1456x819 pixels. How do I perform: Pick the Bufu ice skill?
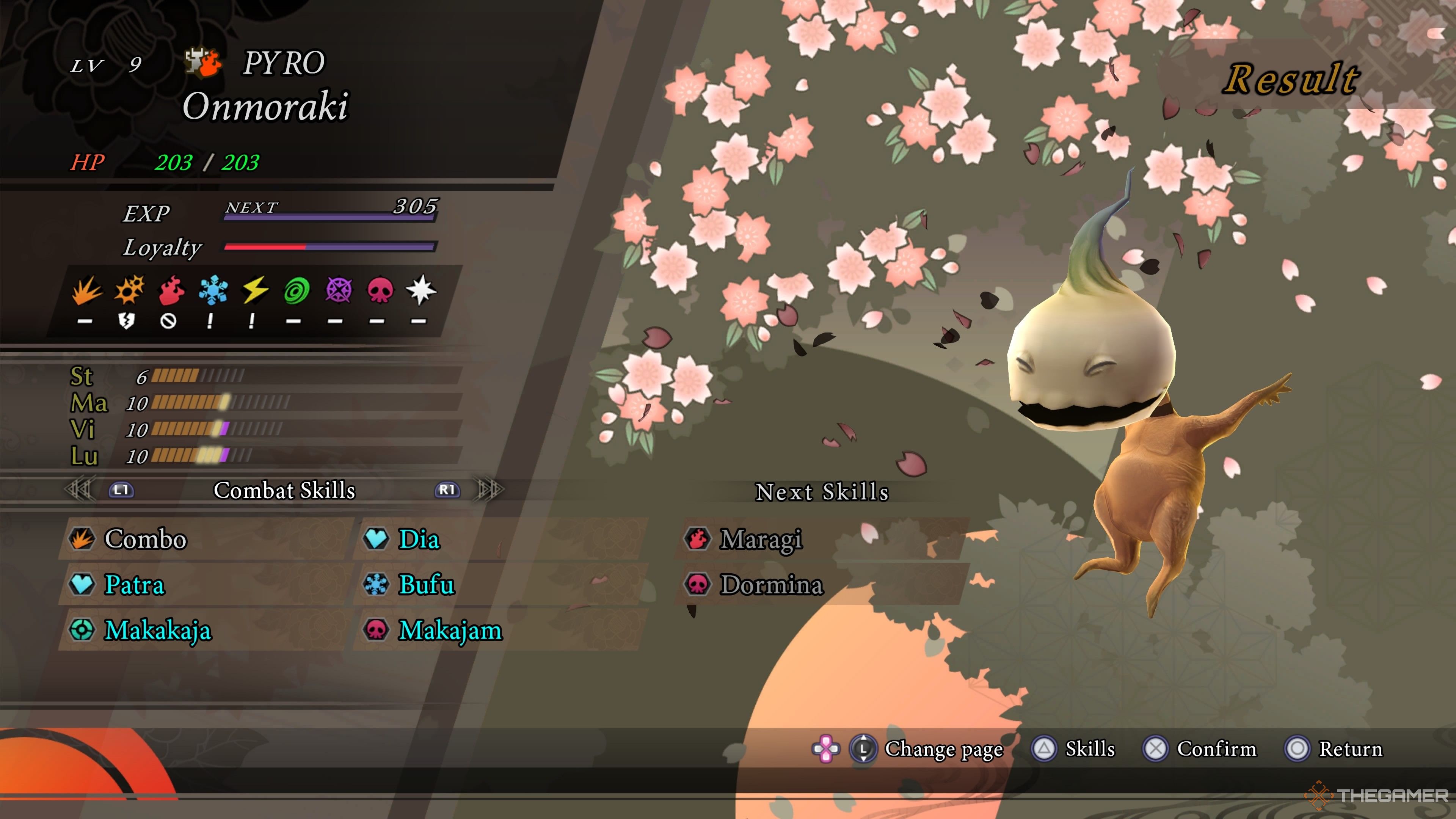[426, 585]
